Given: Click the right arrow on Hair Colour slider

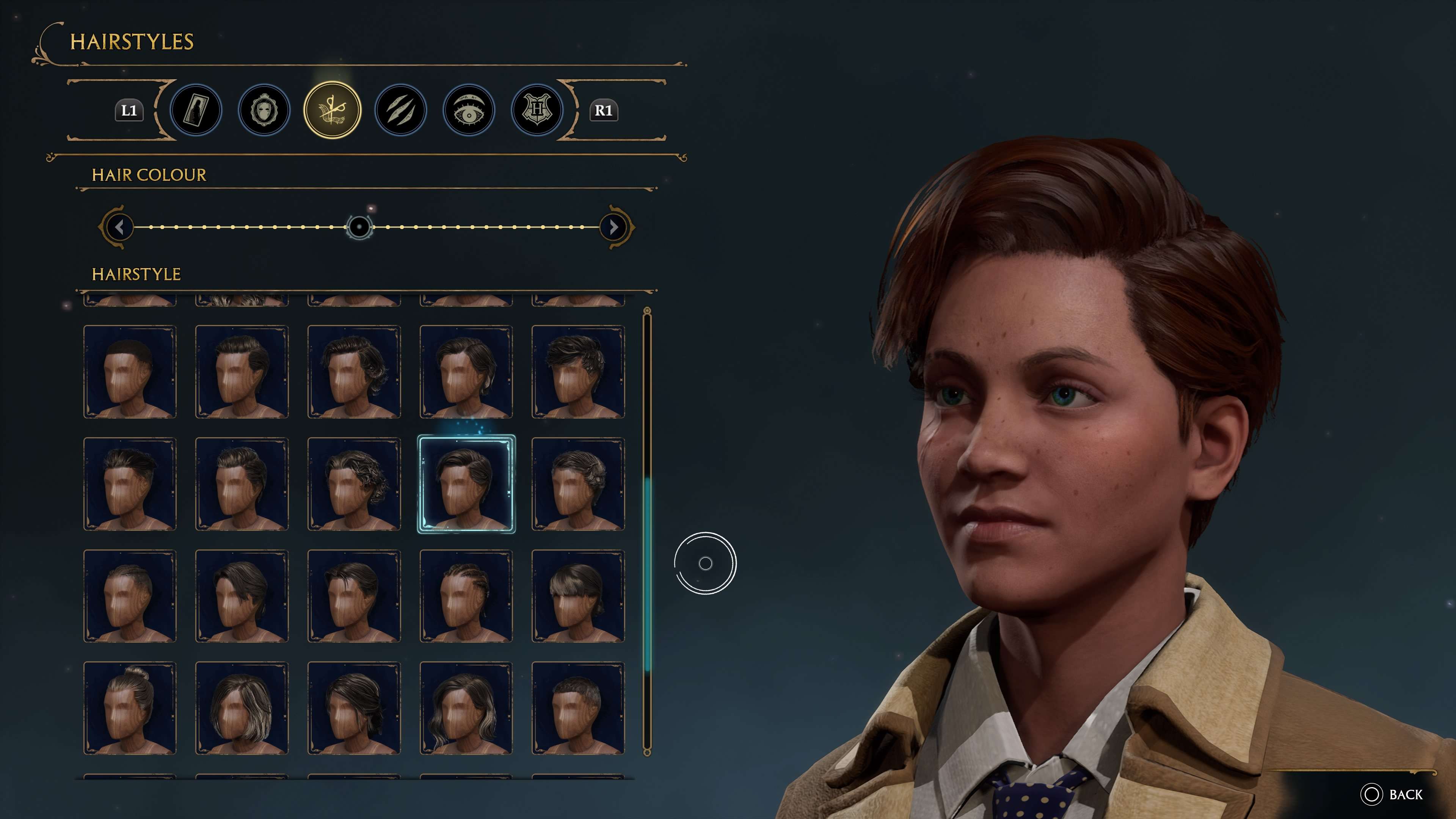Looking at the screenshot, I should point(613,227).
